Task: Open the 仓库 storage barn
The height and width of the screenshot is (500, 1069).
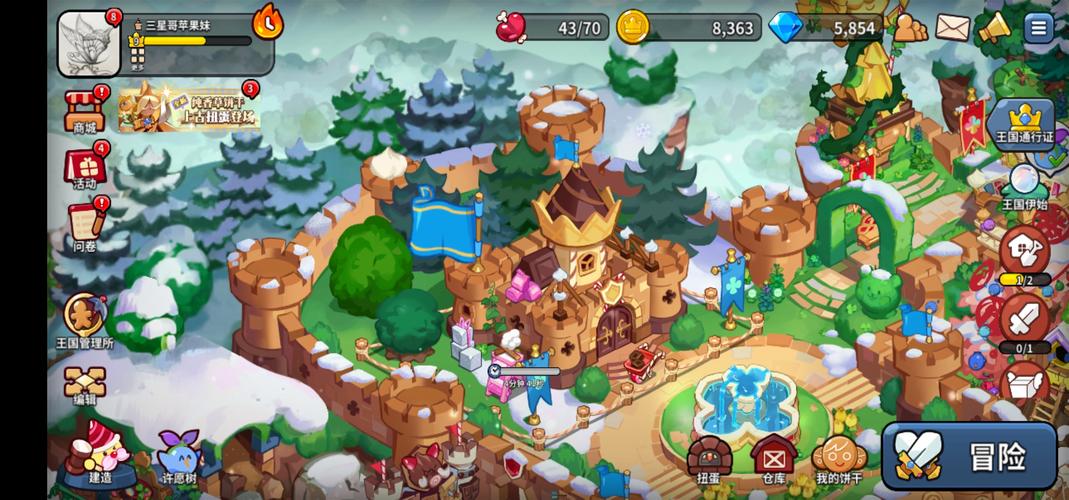Action: pos(772,460)
